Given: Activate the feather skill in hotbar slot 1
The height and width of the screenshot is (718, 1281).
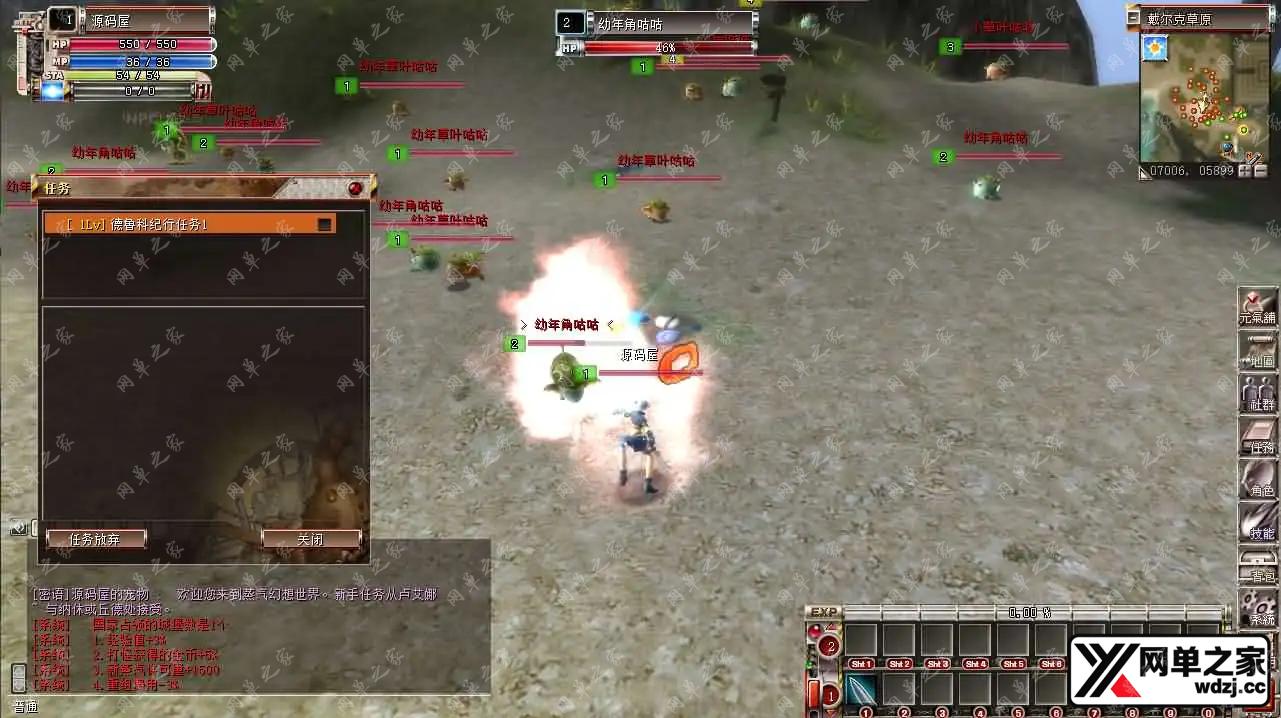Looking at the screenshot, I should tap(861, 689).
